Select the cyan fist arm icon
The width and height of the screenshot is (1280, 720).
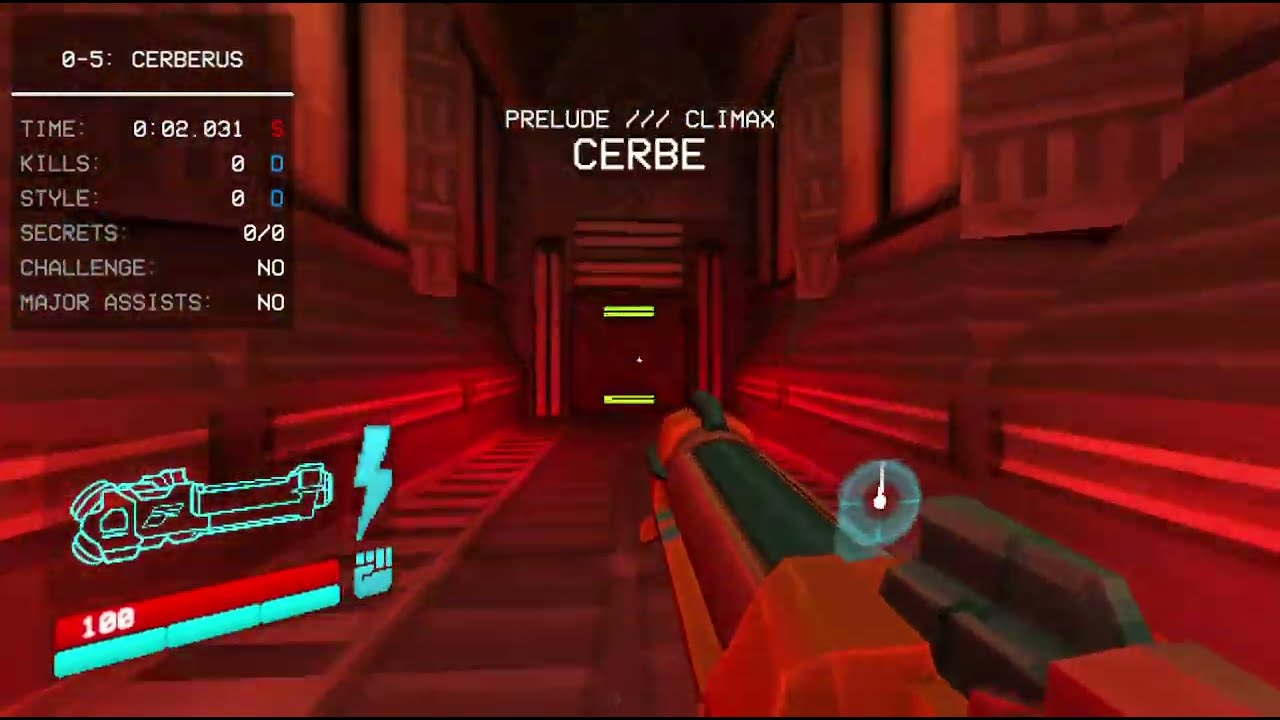point(373,573)
